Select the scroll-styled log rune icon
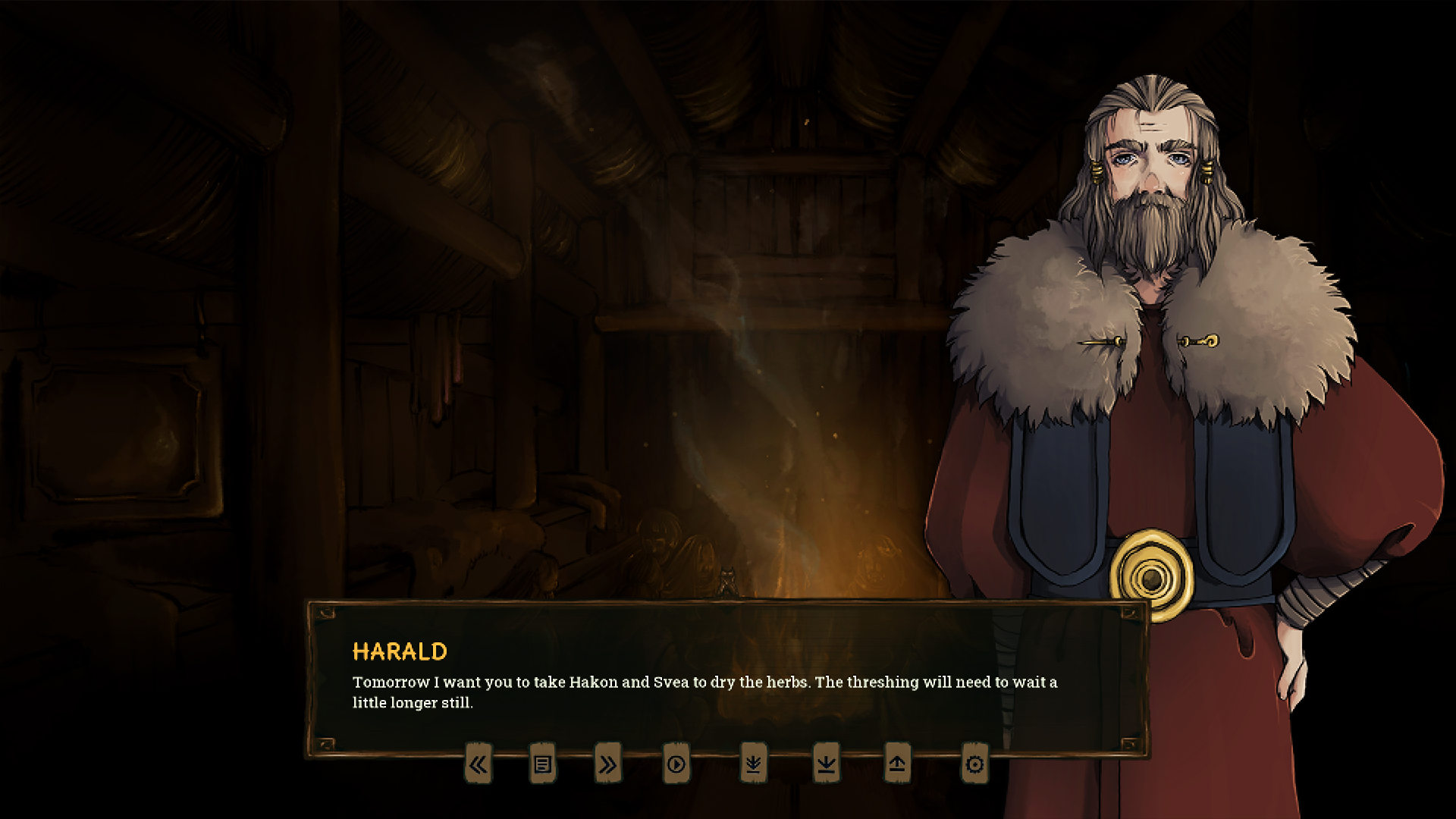1456x819 pixels. pos(543,765)
